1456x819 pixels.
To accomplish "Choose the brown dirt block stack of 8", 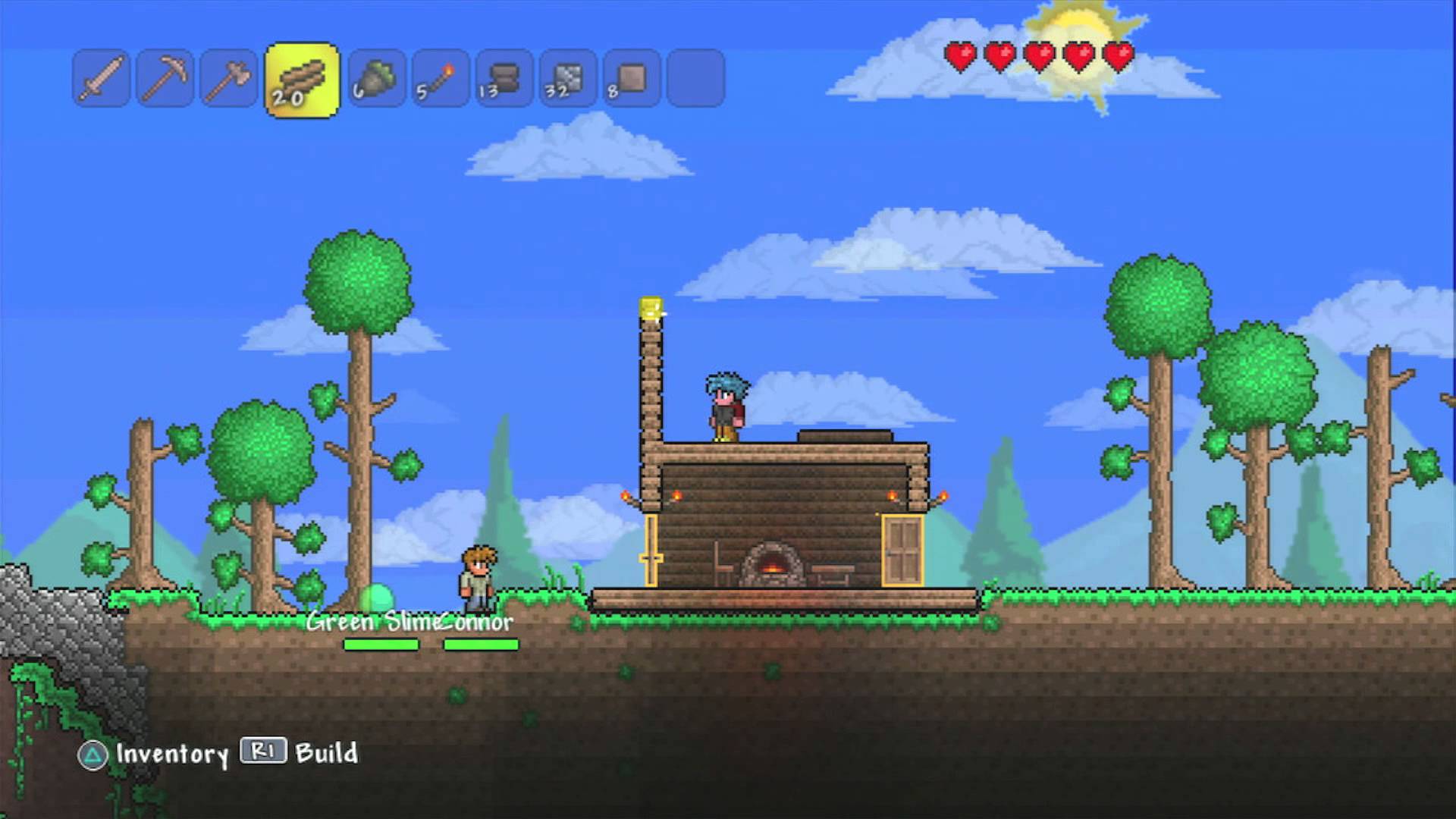I will tap(632, 78).
